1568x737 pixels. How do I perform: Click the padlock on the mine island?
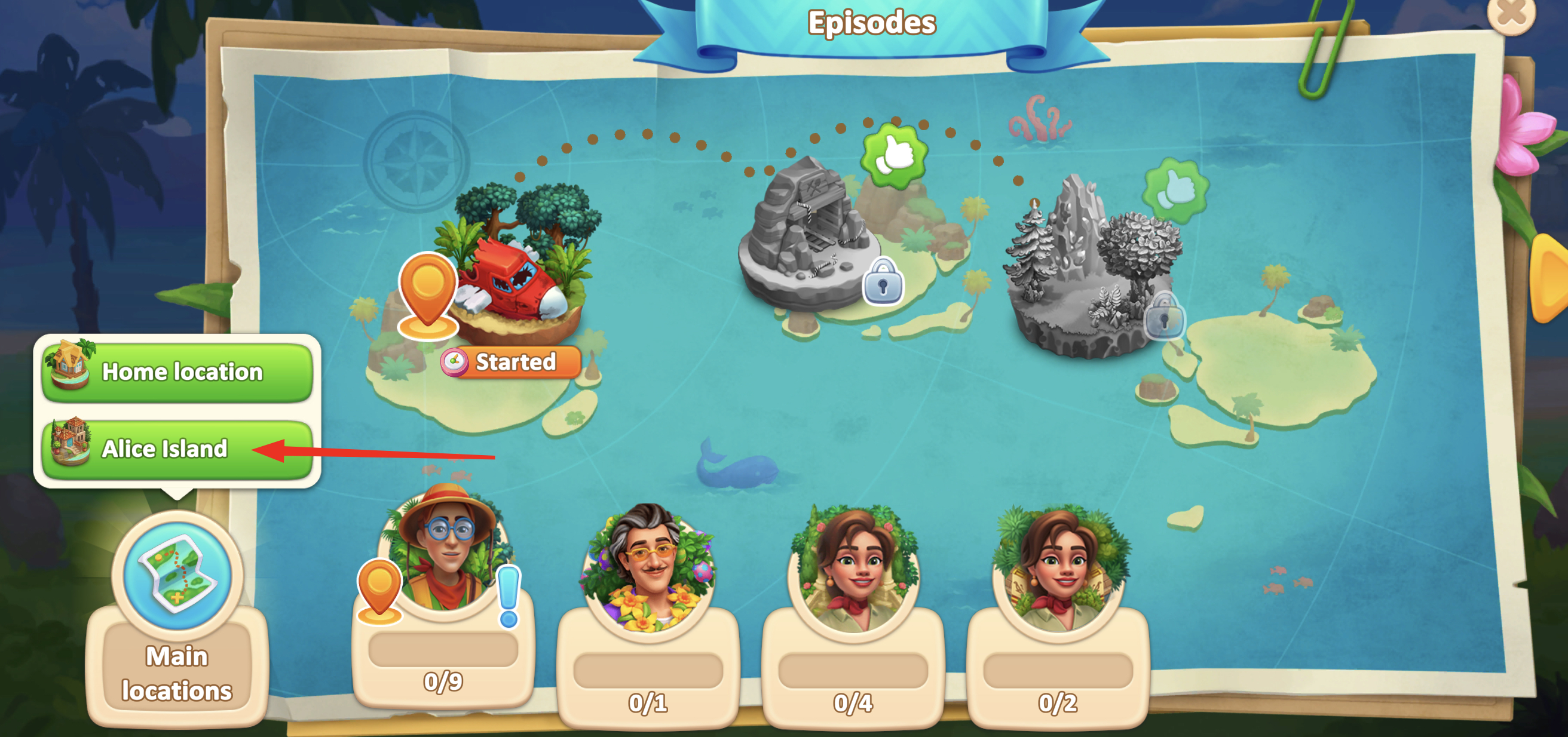click(883, 282)
